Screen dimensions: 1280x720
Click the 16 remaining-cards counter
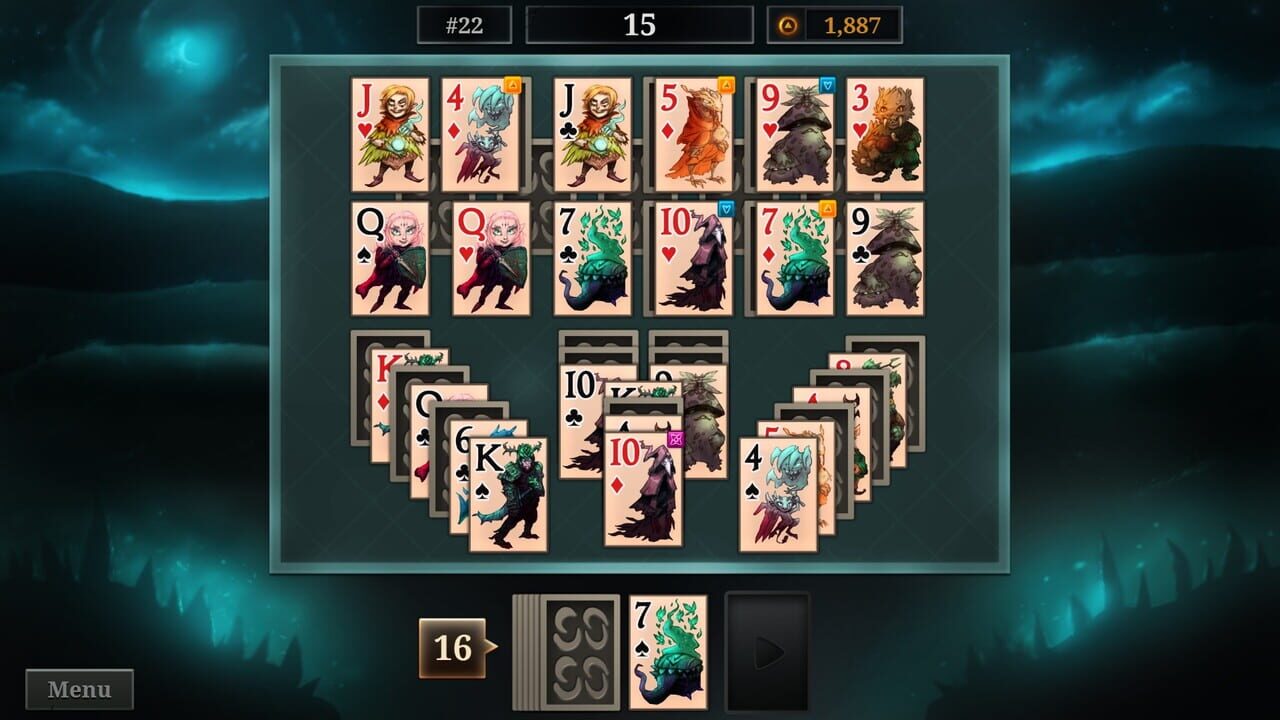tap(452, 648)
